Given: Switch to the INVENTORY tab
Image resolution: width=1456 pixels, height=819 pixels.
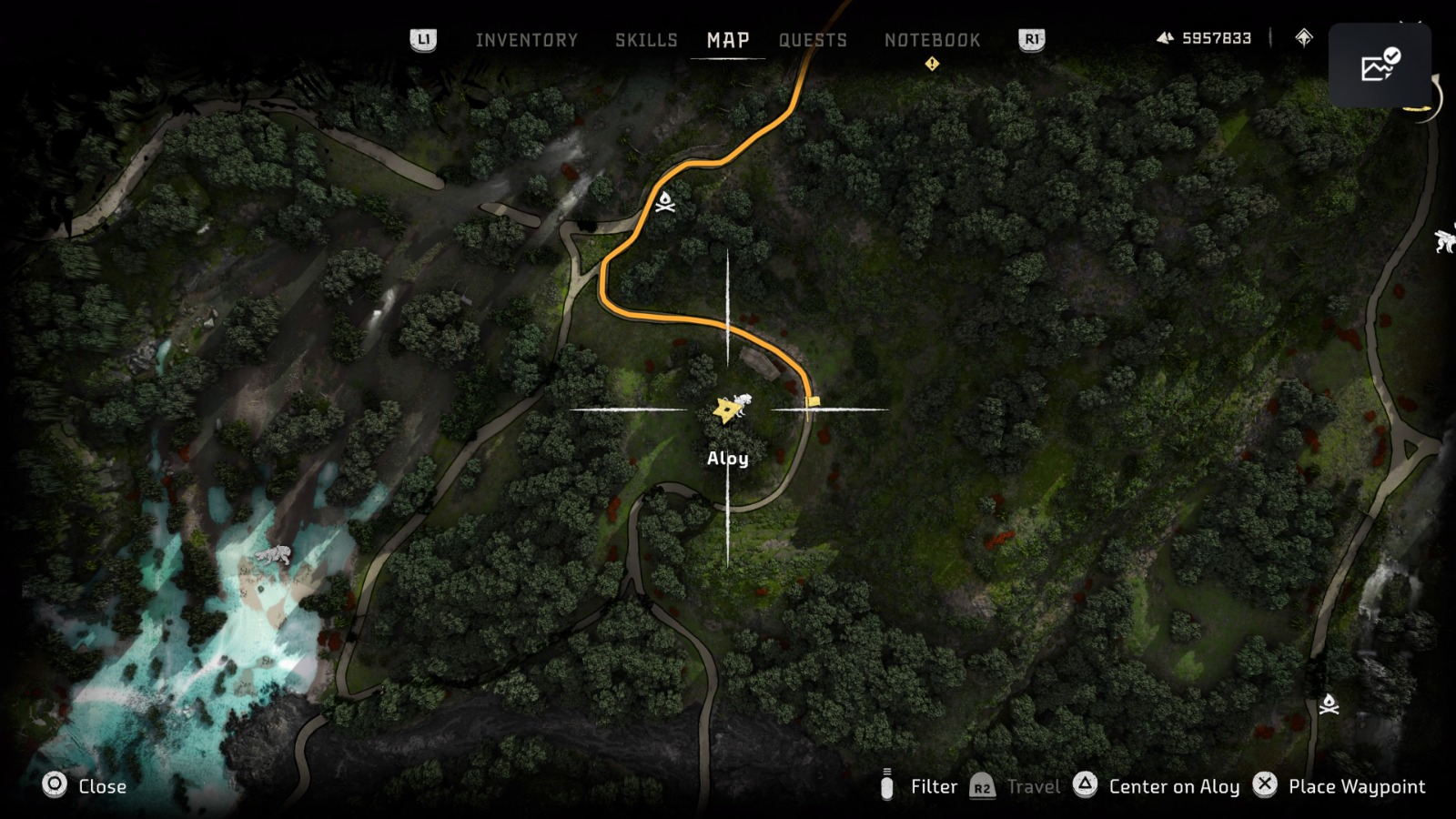Looking at the screenshot, I should tap(526, 40).
